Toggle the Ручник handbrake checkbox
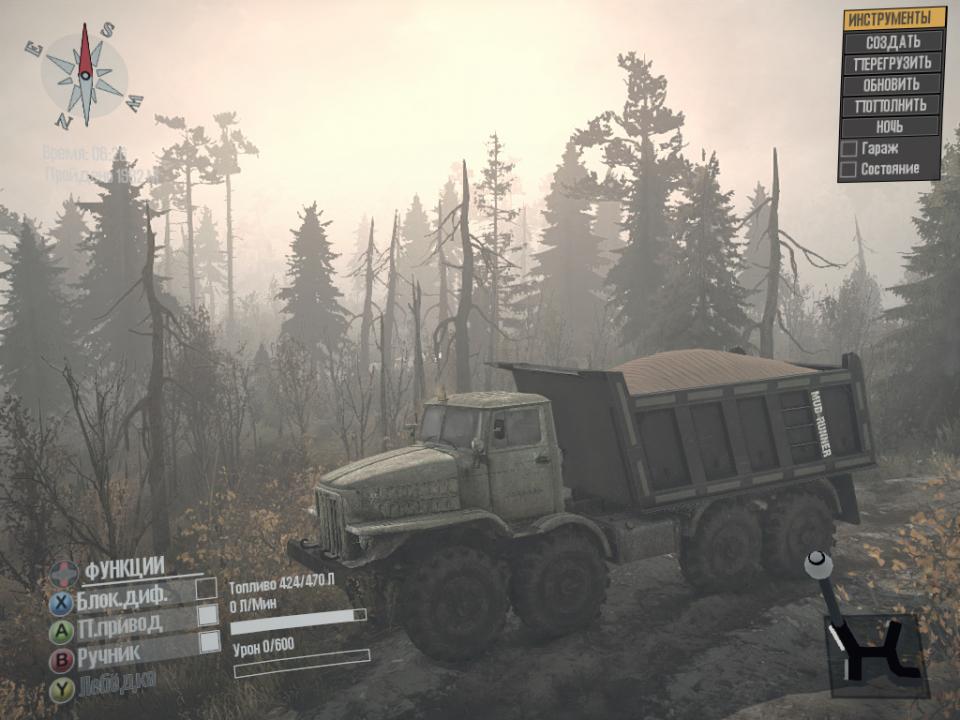The image size is (960, 720). pos(209,642)
